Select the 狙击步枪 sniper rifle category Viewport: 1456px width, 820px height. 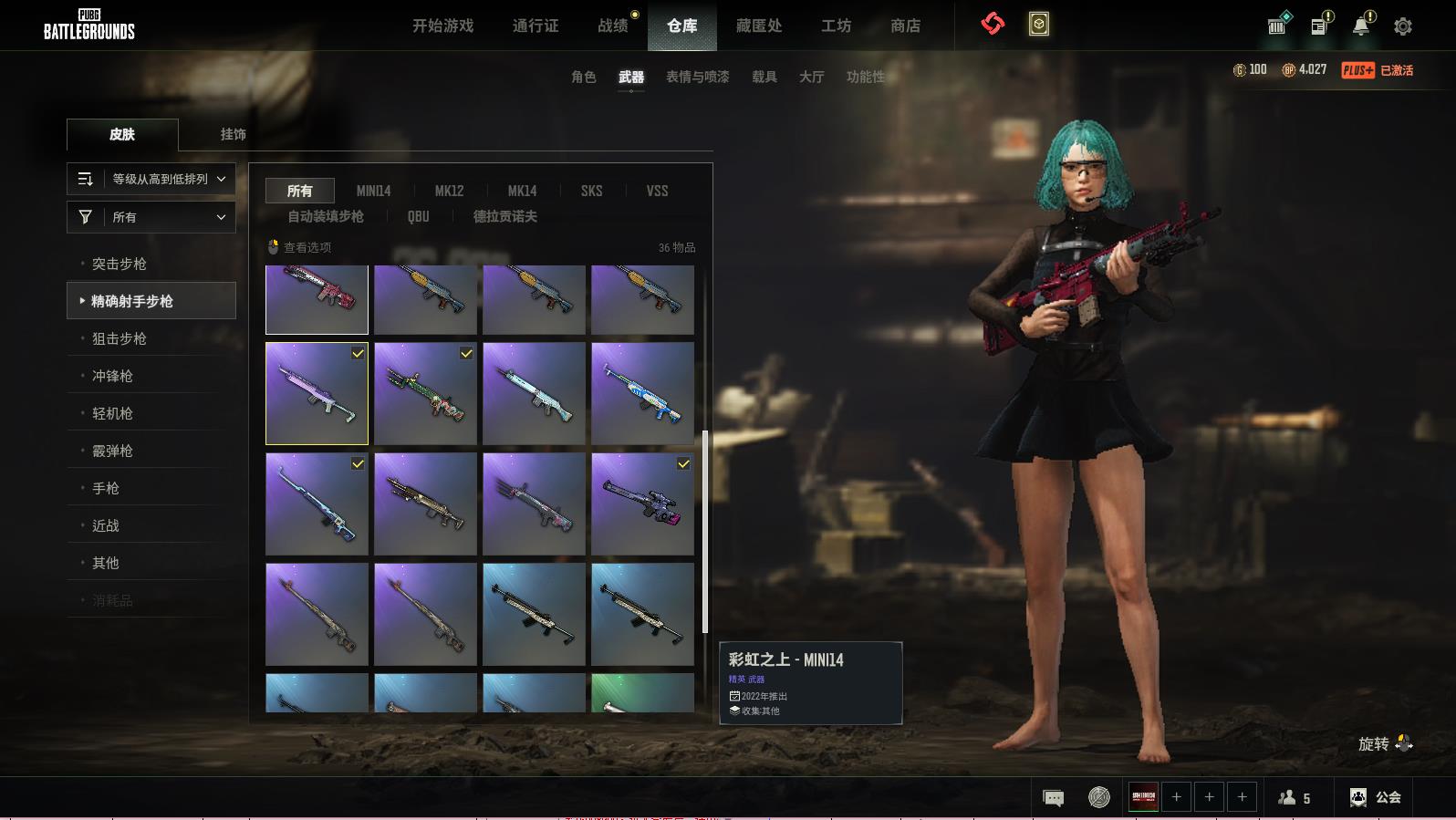[x=120, y=338]
